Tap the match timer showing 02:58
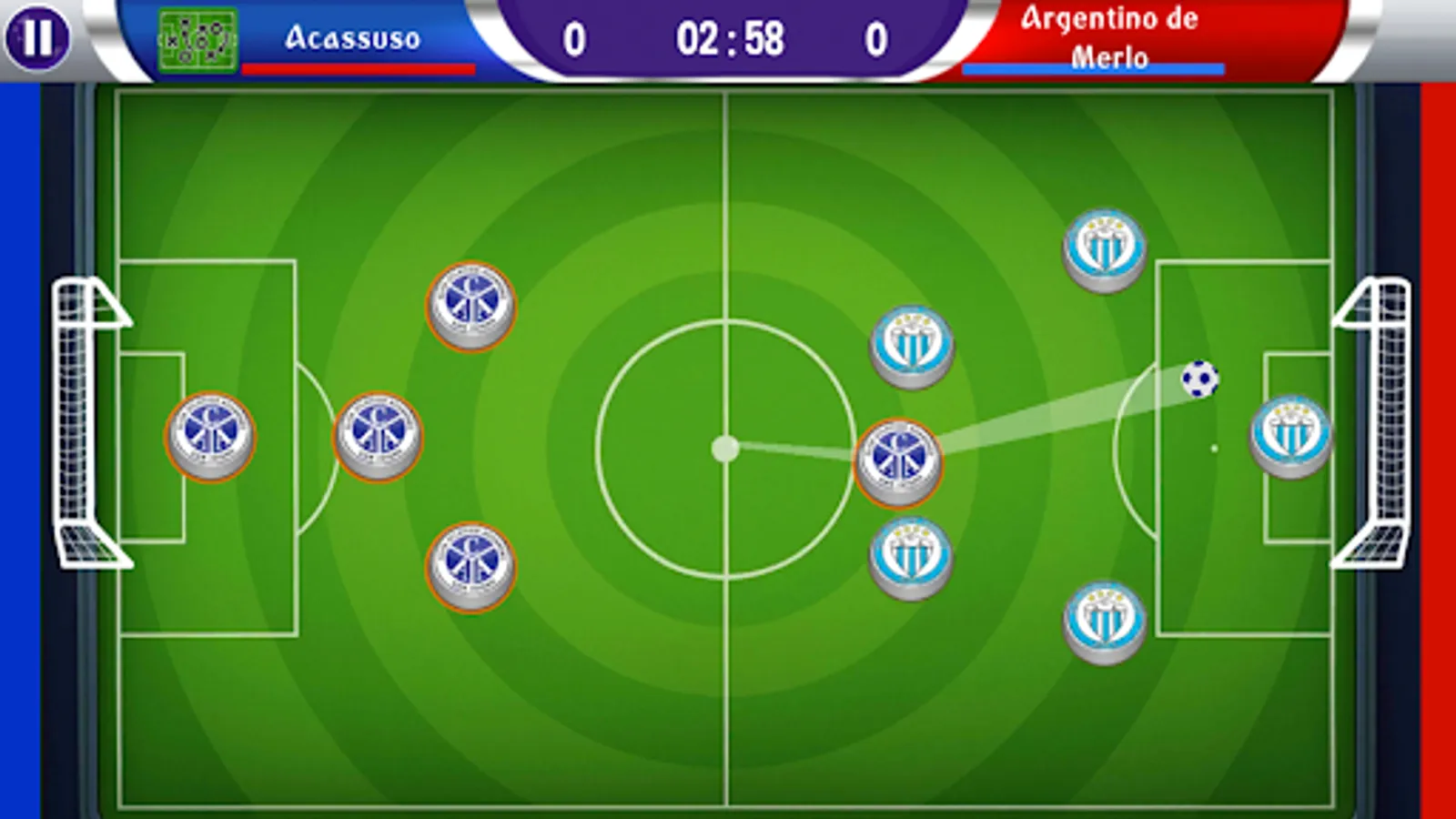This screenshot has width=1456, height=819. pos(728,36)
